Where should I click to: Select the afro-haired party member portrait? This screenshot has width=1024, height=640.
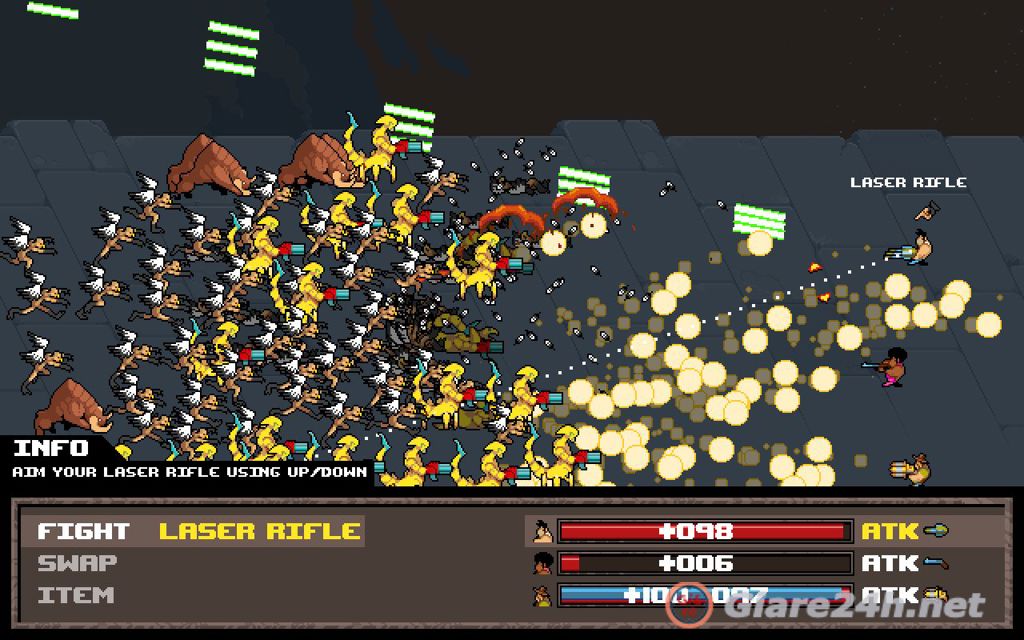[x=541, y=563]
